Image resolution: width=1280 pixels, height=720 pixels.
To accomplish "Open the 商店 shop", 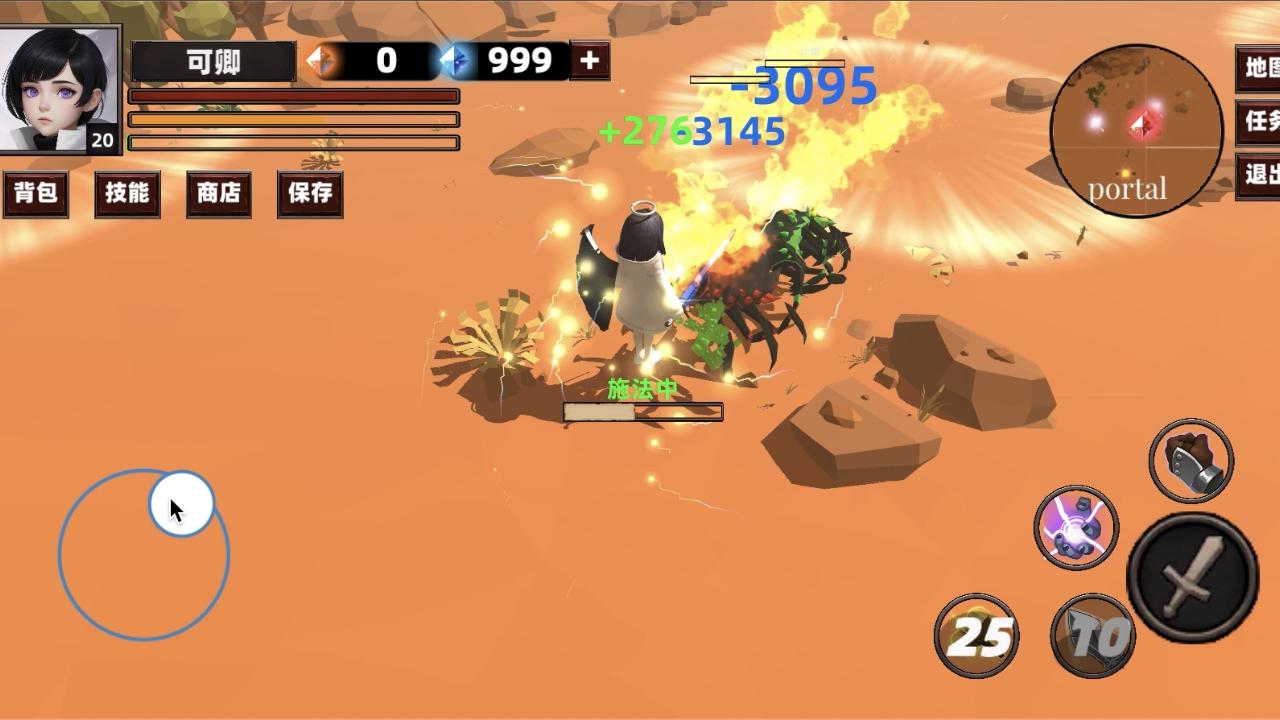I will pos(219,193).
